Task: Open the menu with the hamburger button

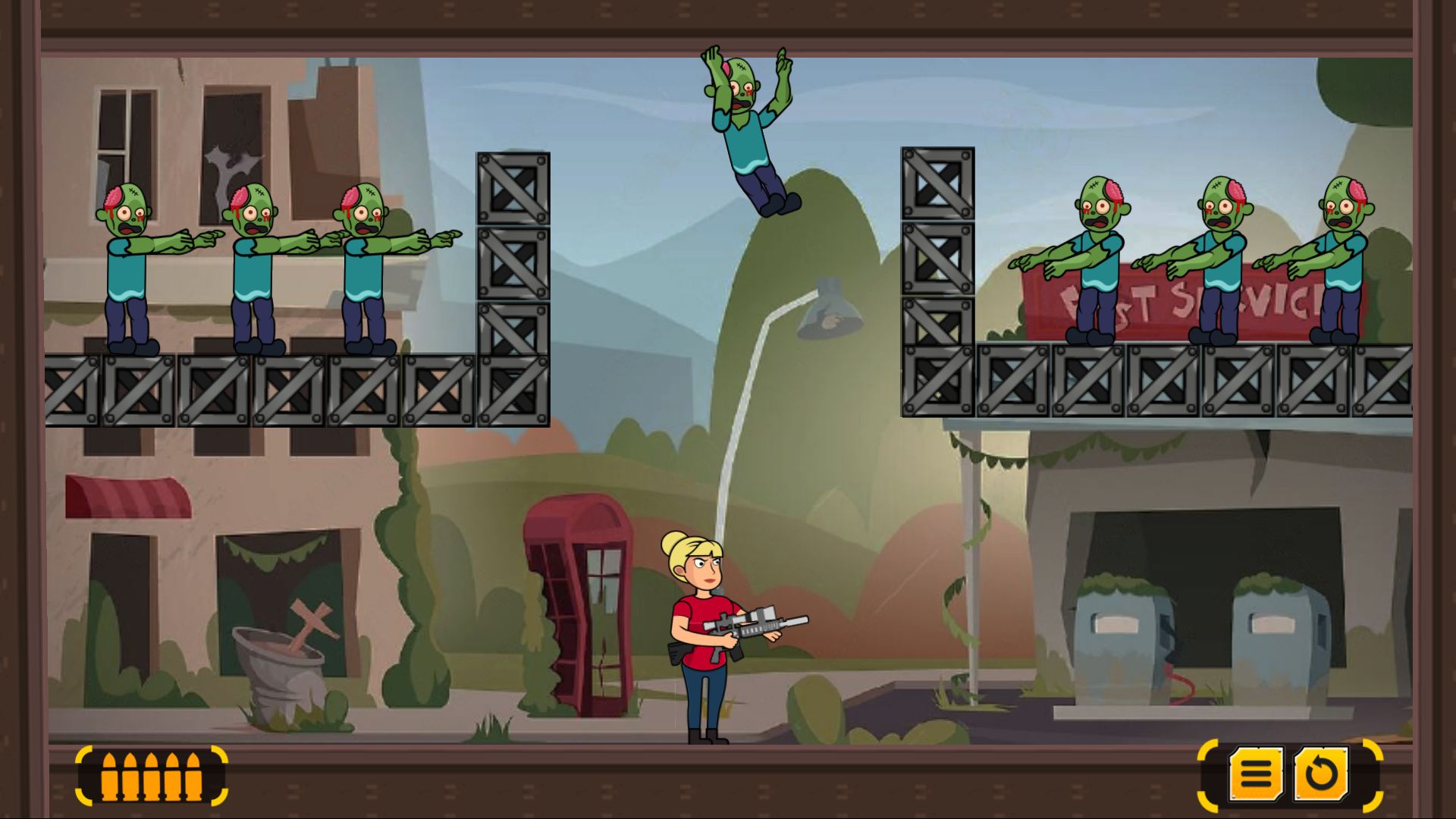Action: tap(1256, 774)
